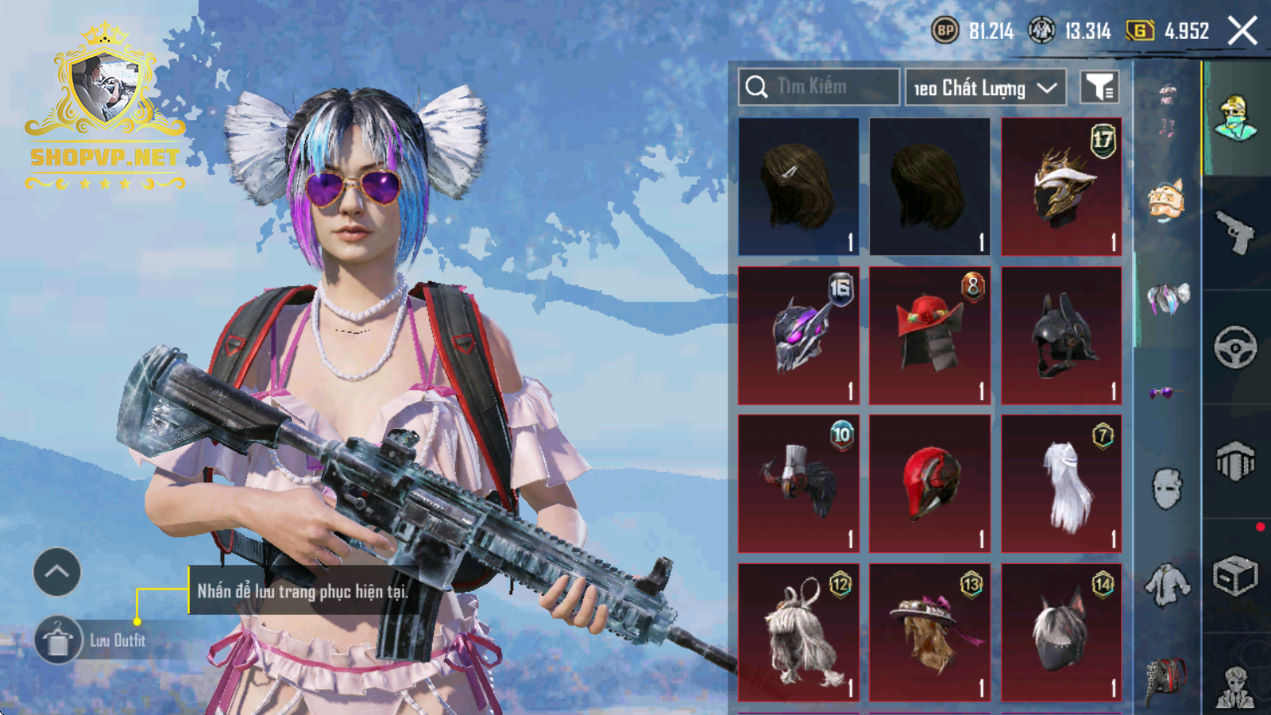
Task: Open the Chất Lượng sort dropdown
Action: pos(985,88)
